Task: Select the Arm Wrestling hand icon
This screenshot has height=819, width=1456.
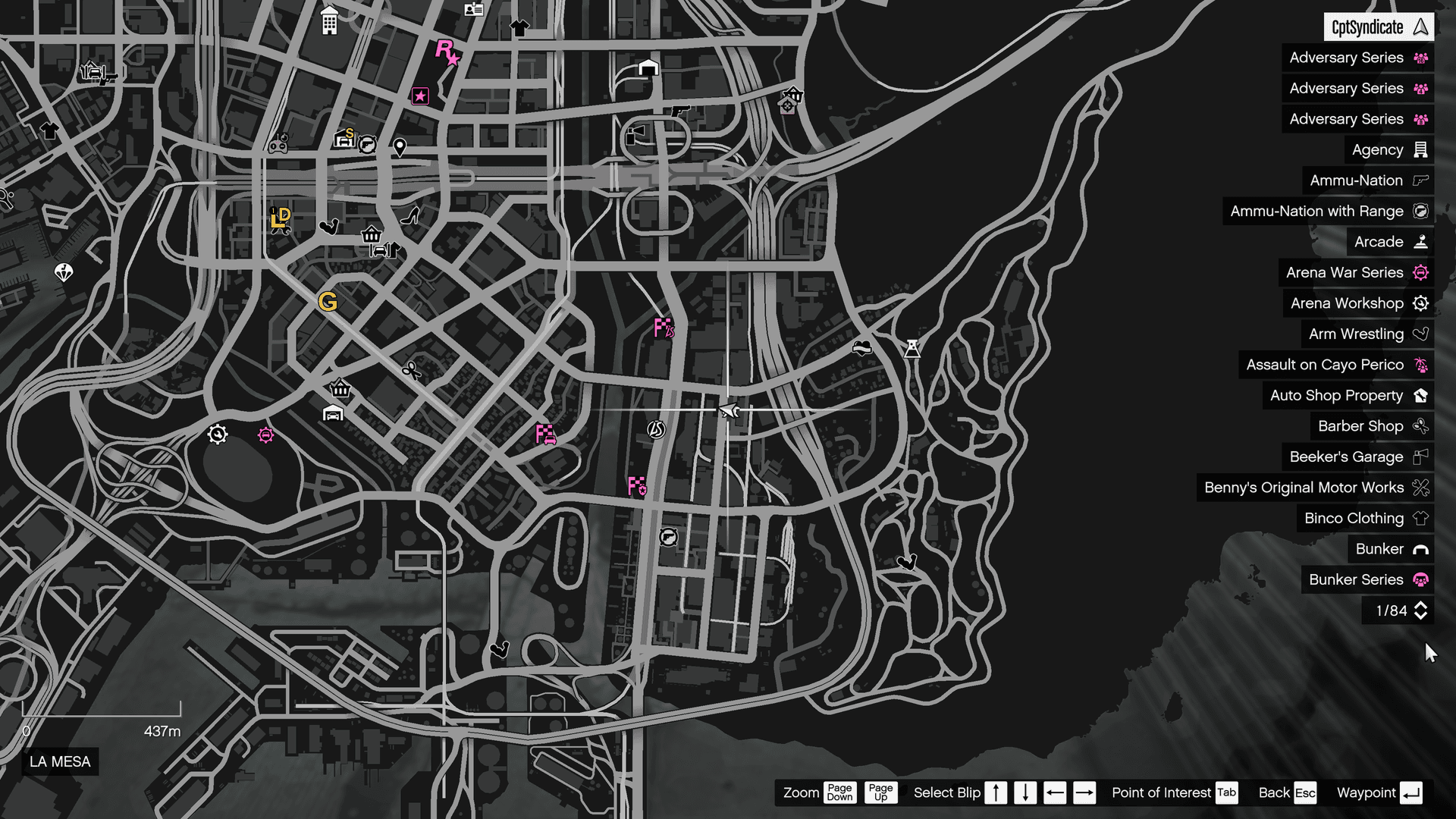Action: 1420,334
